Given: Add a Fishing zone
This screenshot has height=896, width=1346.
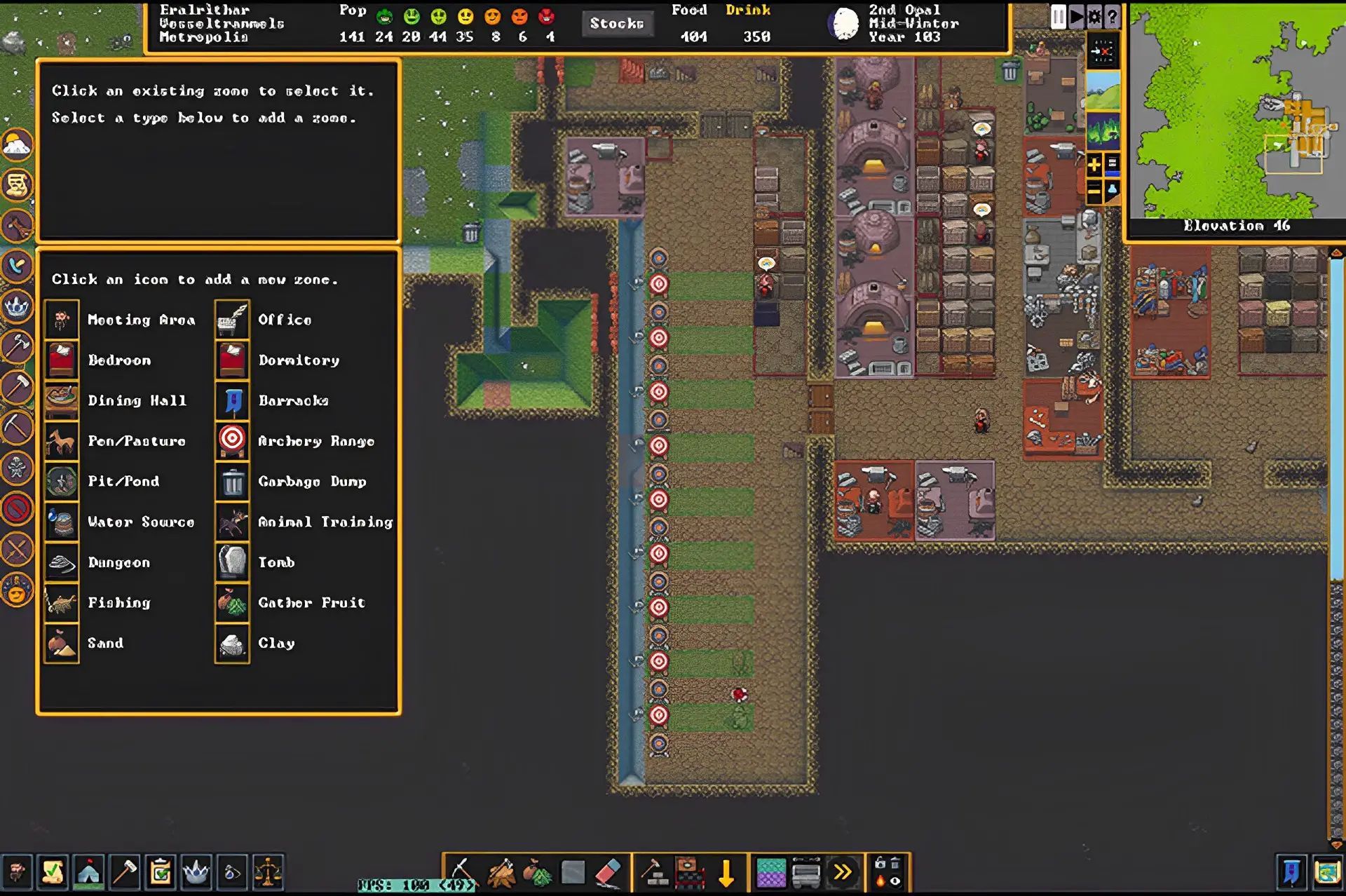Looking at the screenshot, I should point(62,602).
